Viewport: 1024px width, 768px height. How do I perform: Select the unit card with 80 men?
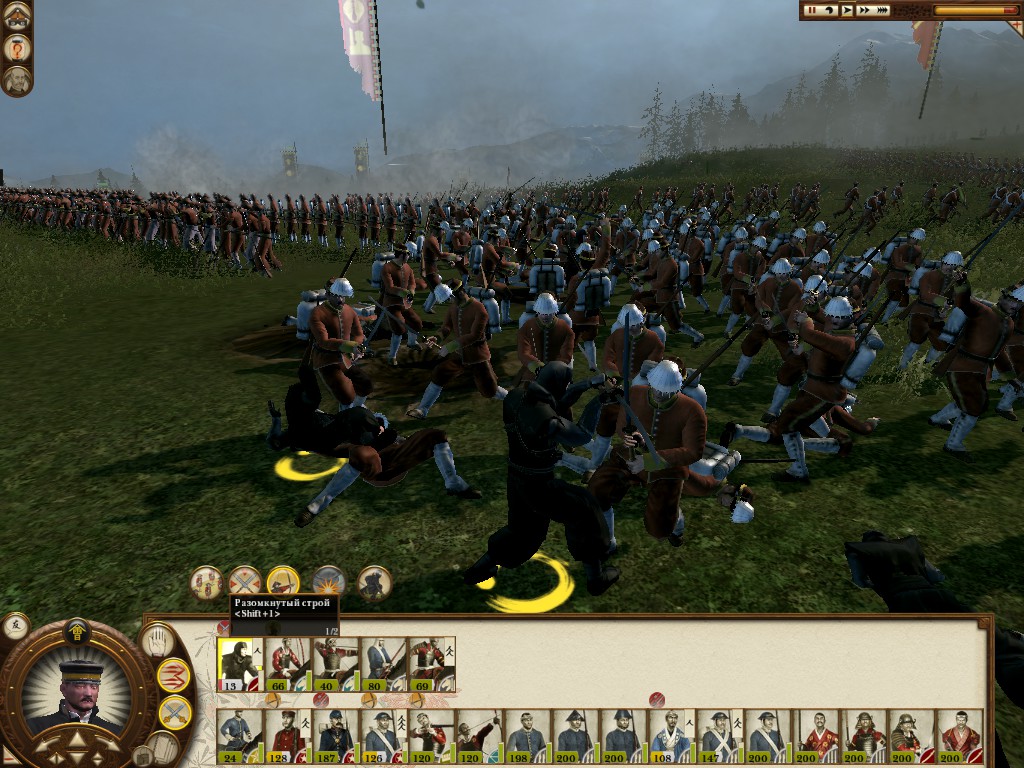pos(384,663)
